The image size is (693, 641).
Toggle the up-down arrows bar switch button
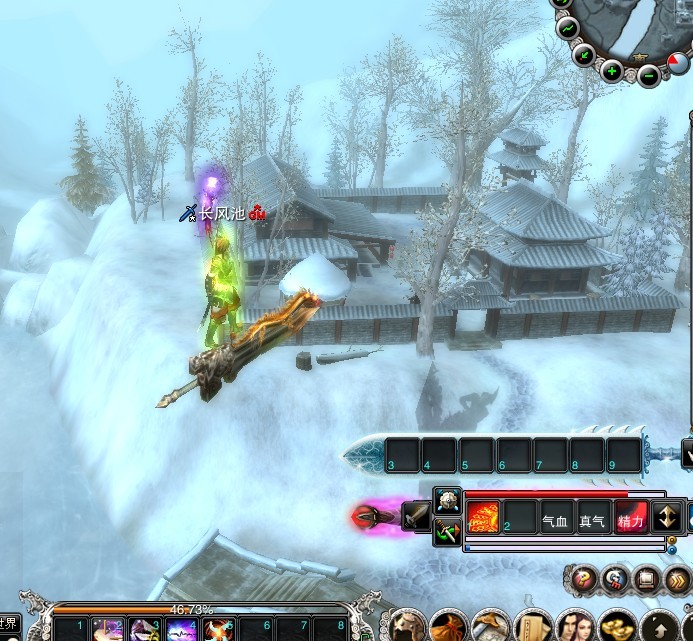(x=667, y=518)
